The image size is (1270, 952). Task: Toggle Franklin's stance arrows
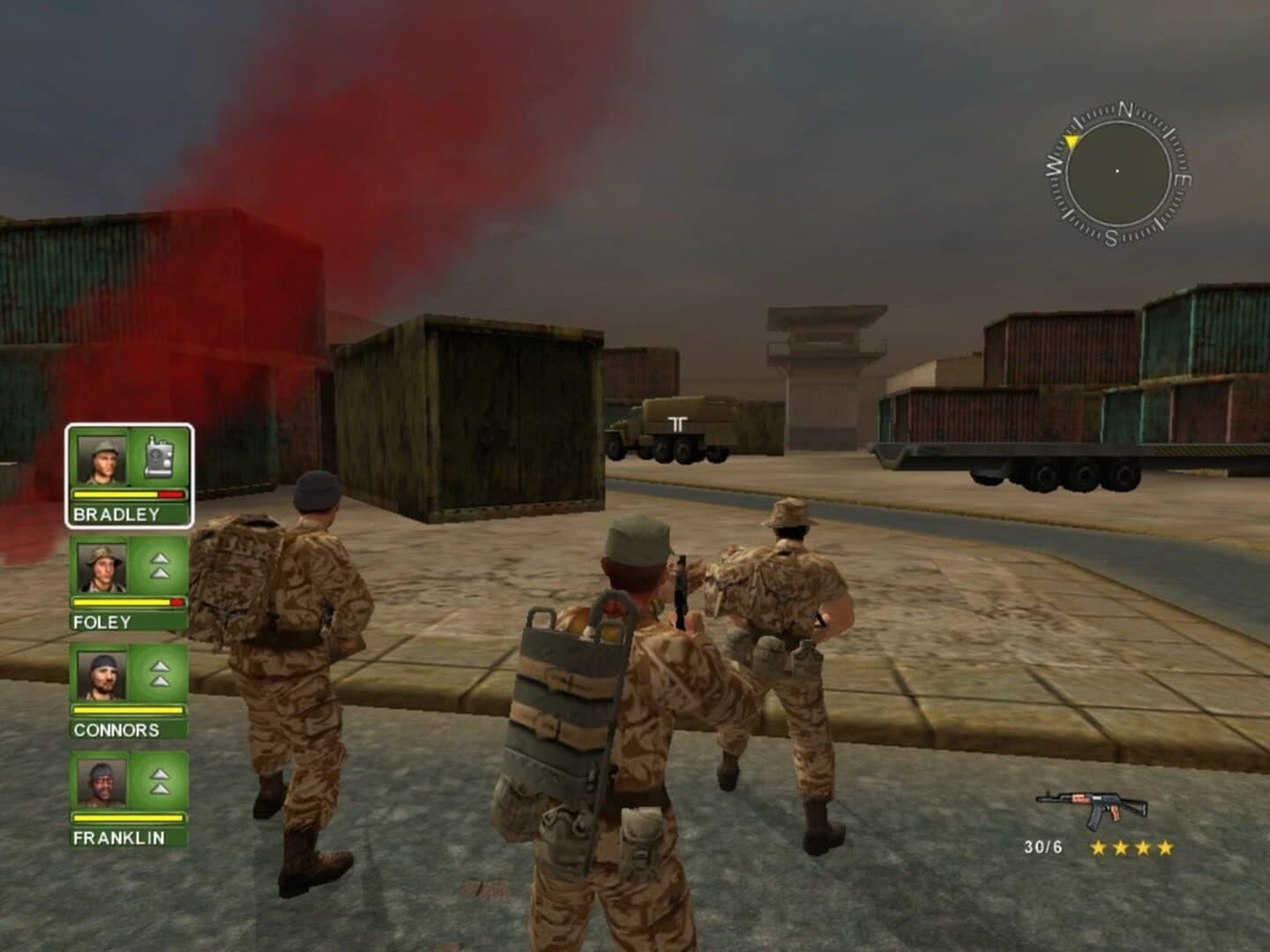click(x=160, y=783)
